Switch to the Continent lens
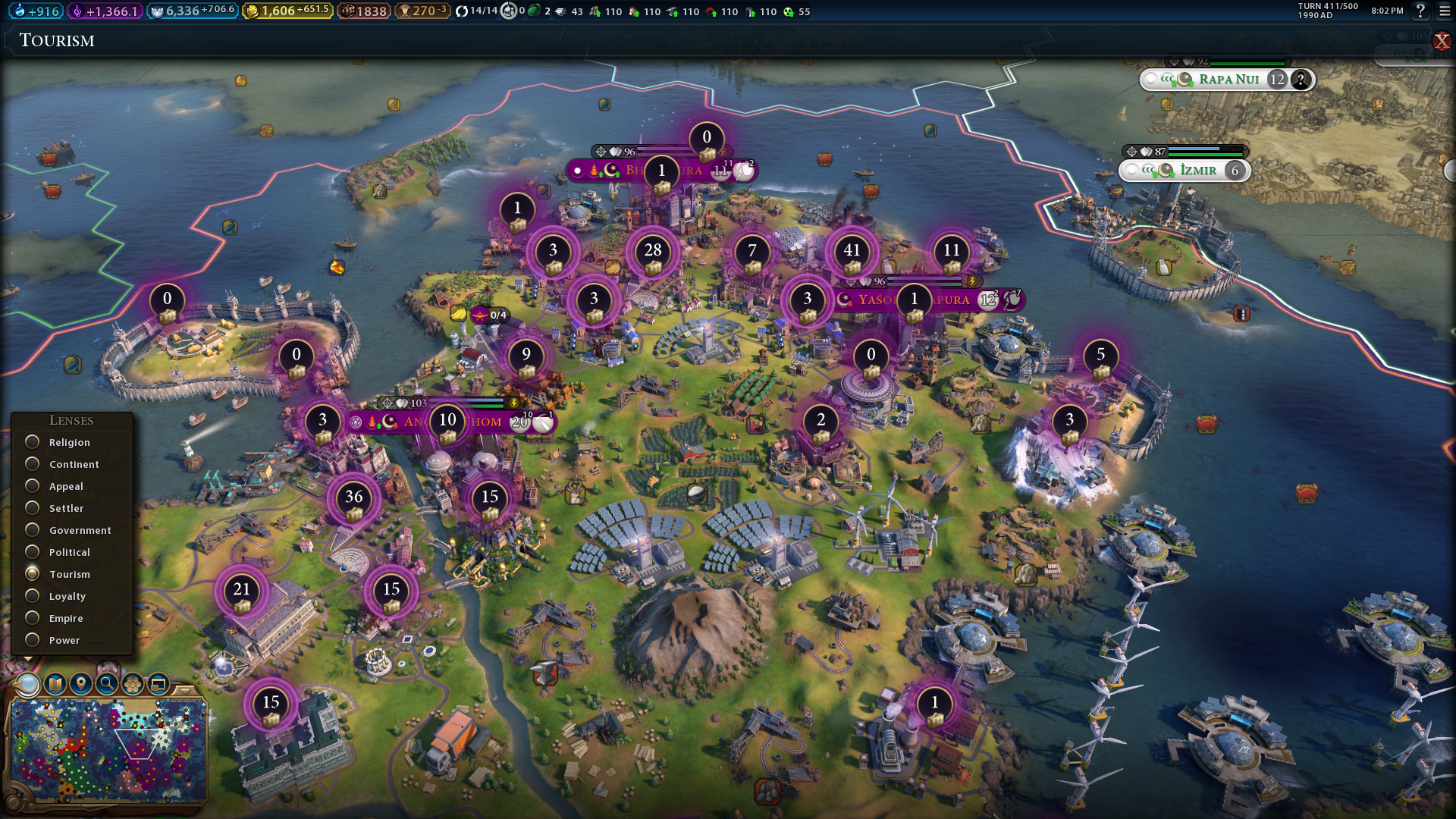Screen dimensions: 1456x819 (x=33, y=464)
